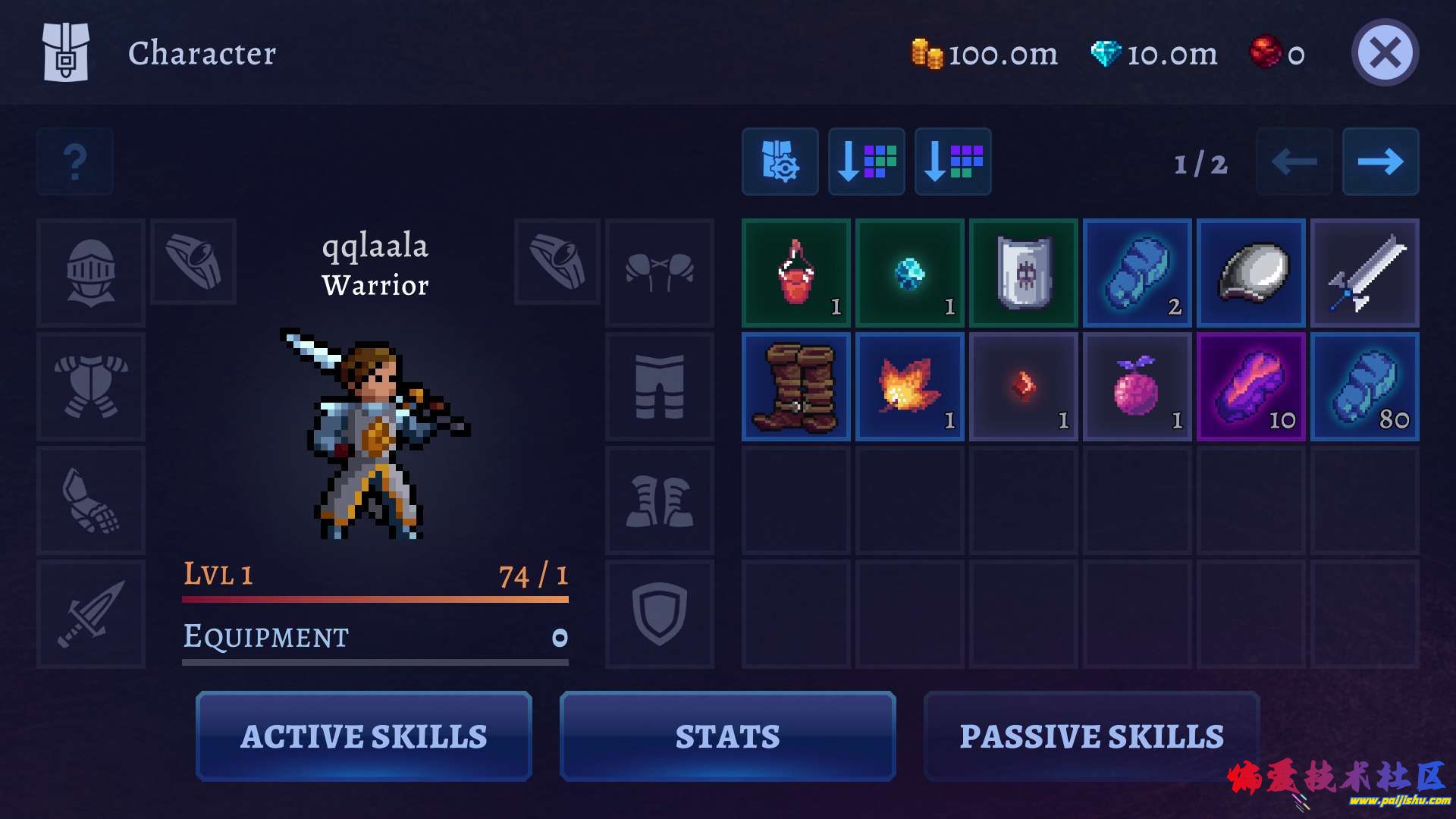This screenshot has height=819, width=1456.
Task: Close the Character screen
Action: point(1385,53)
